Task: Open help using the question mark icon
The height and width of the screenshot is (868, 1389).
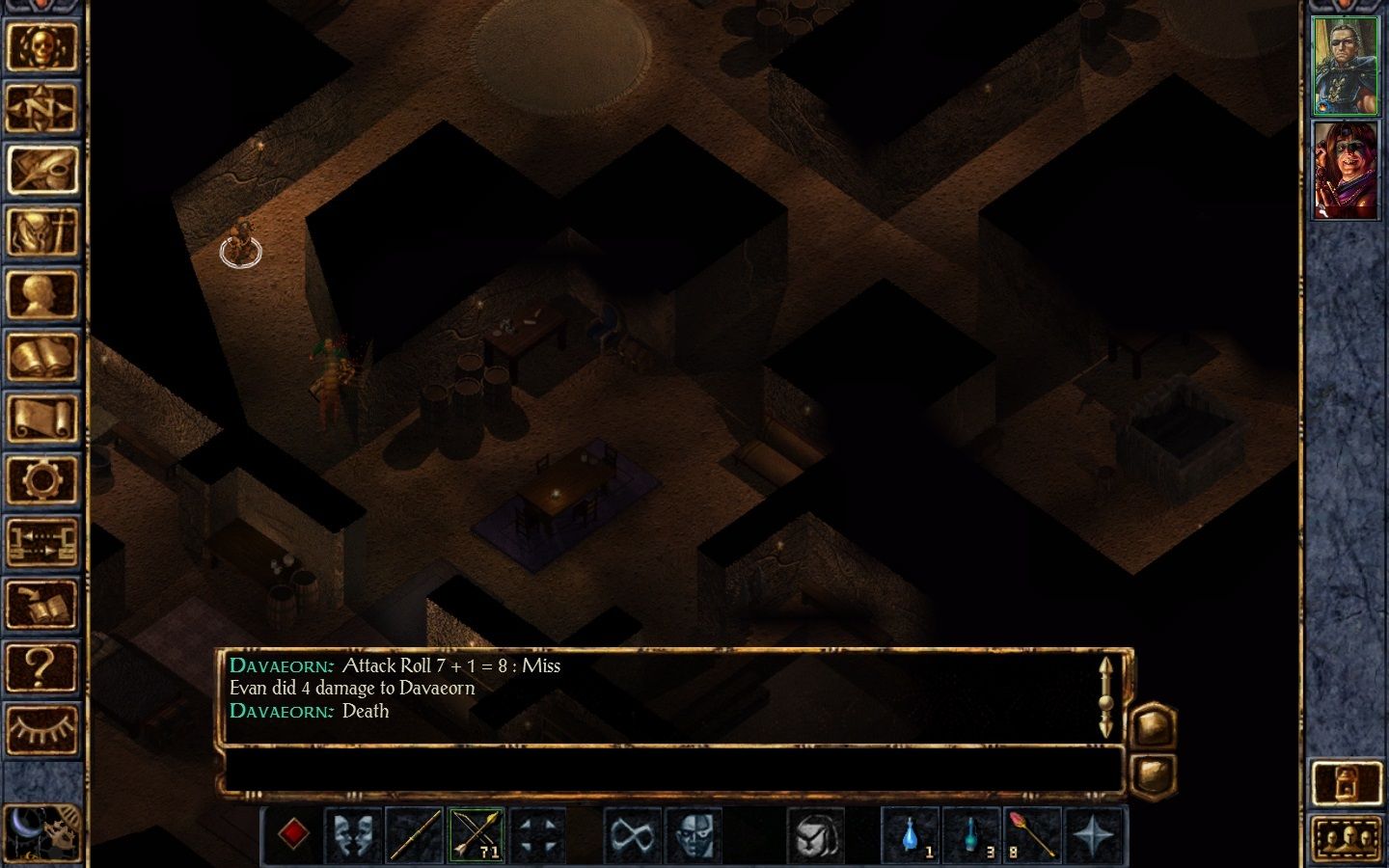Action: (x=43, y=665)
